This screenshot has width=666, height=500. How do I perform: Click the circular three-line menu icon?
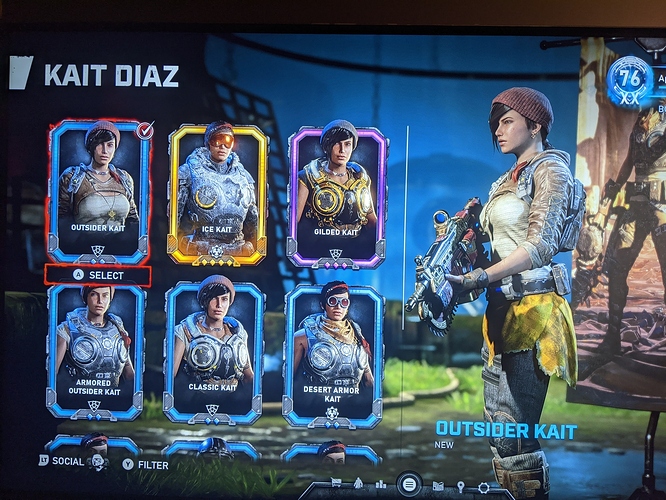pyautogui.click(x=408, y=485)
